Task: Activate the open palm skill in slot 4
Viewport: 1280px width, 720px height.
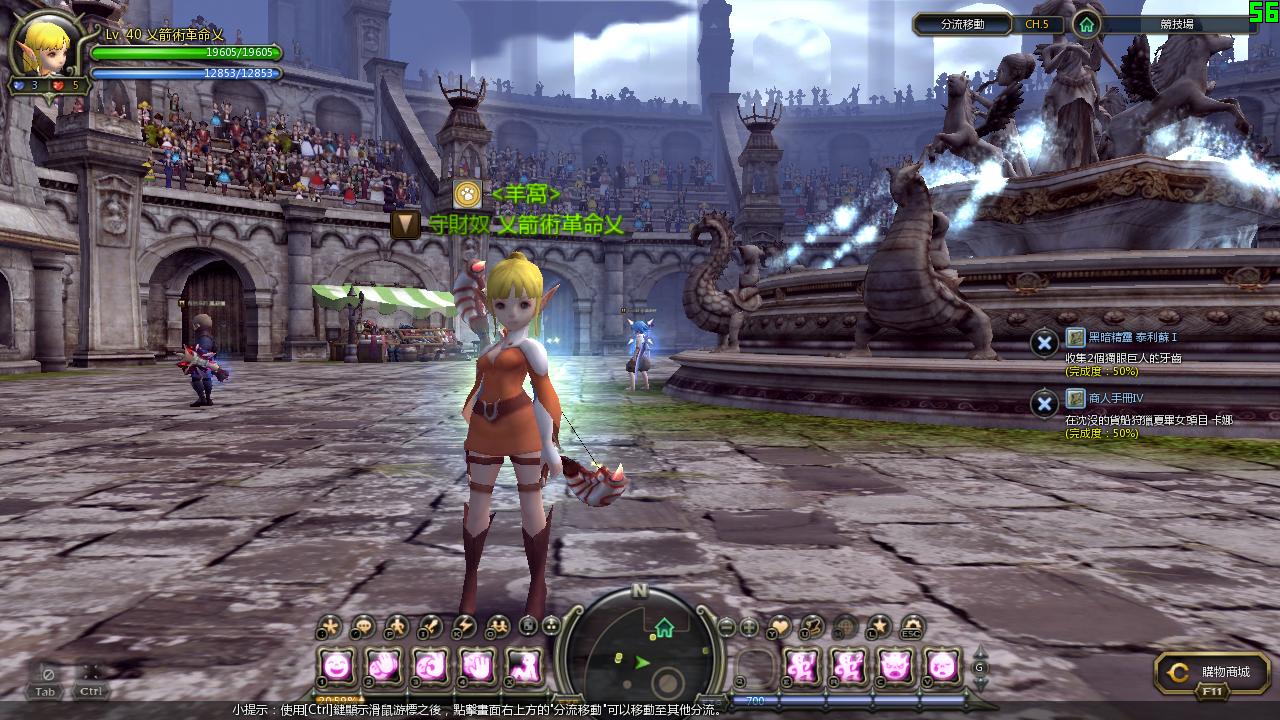Action: coord(478,665)
